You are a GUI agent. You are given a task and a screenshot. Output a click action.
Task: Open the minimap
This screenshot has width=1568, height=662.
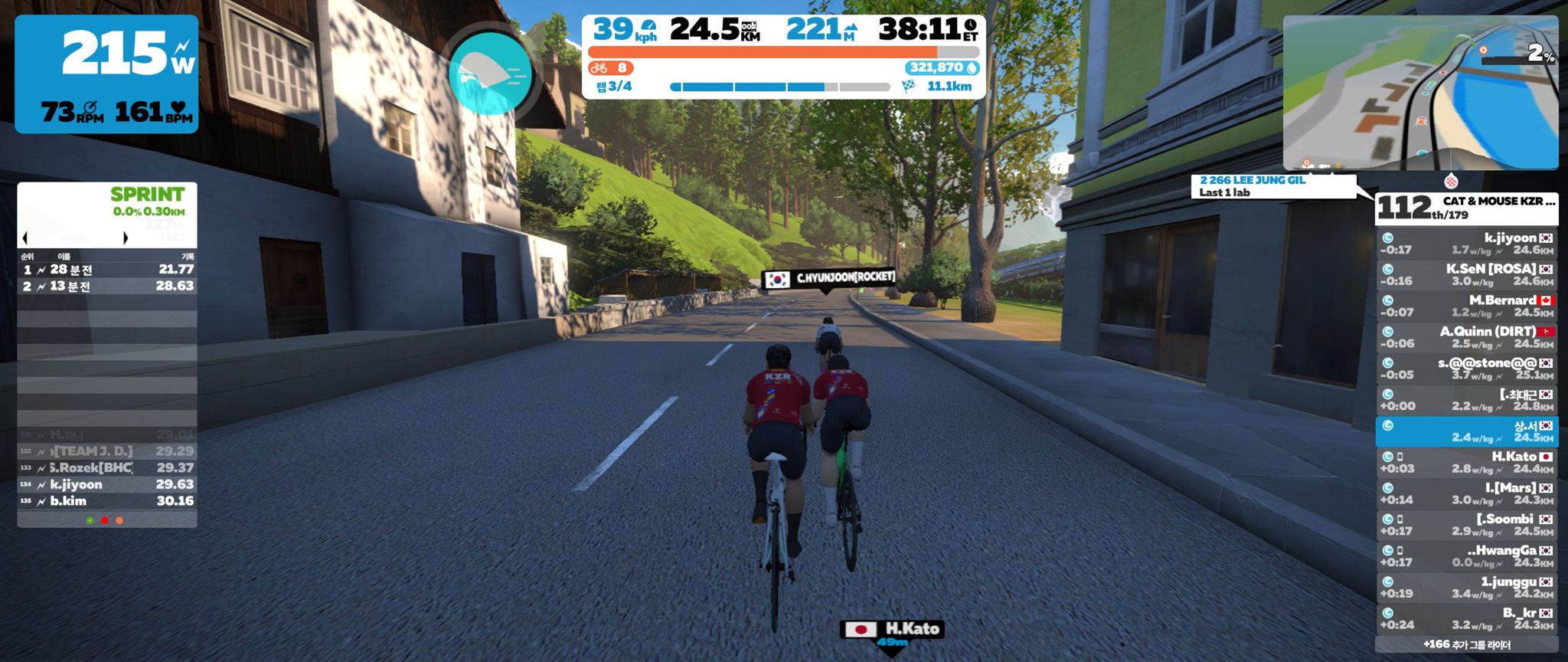tap(1420, 92)
